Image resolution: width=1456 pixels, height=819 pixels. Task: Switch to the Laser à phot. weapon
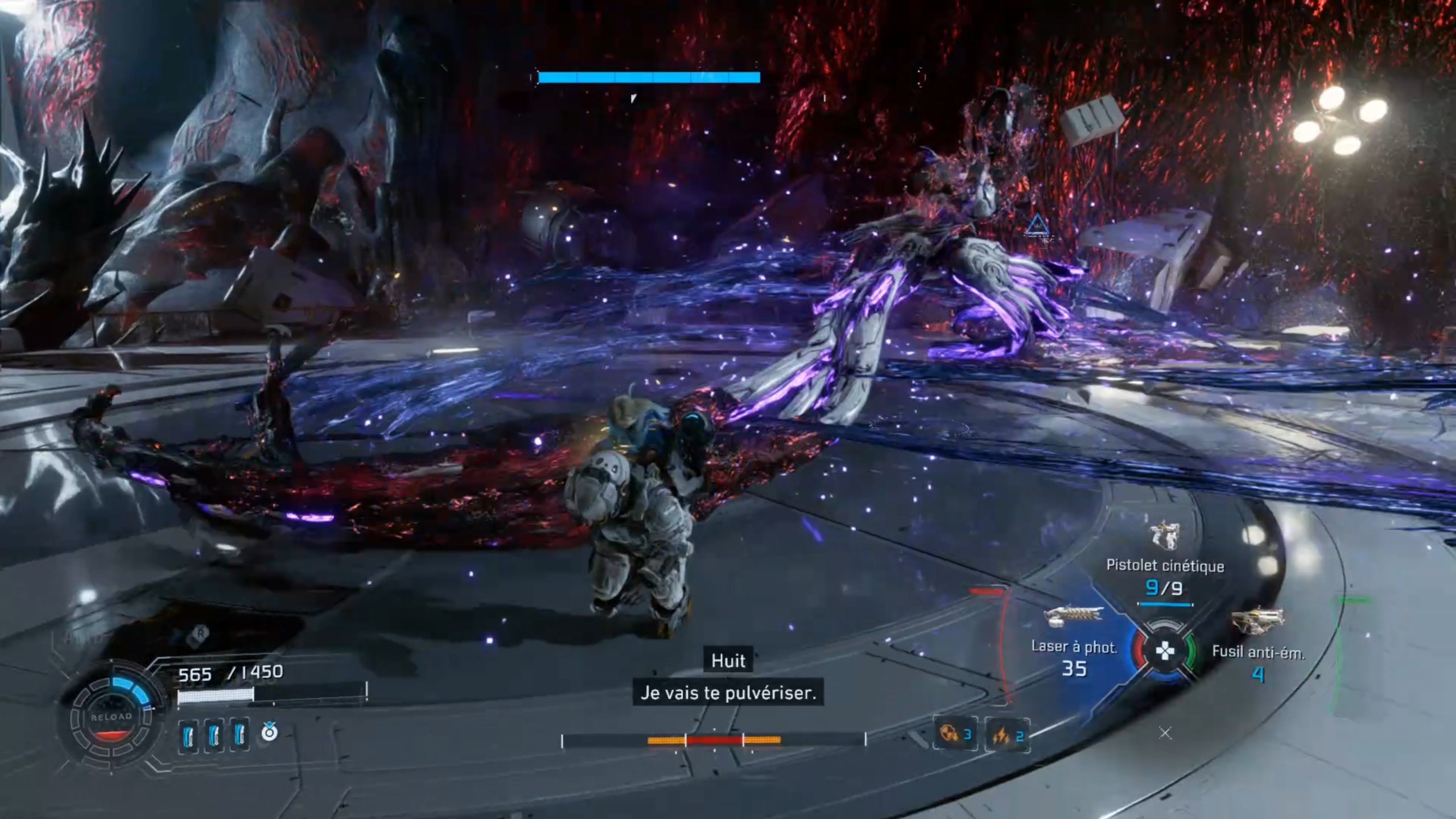[x=1073, y=617]
